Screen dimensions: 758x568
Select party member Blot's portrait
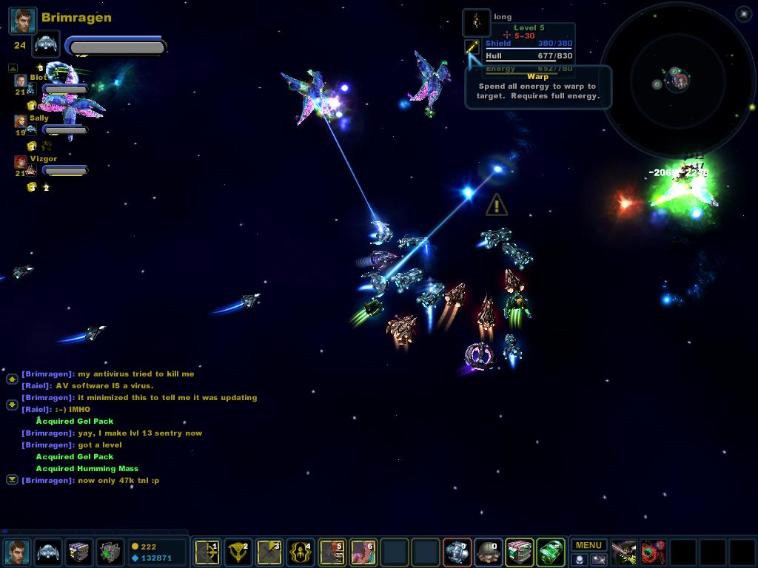tap(20, 79)
